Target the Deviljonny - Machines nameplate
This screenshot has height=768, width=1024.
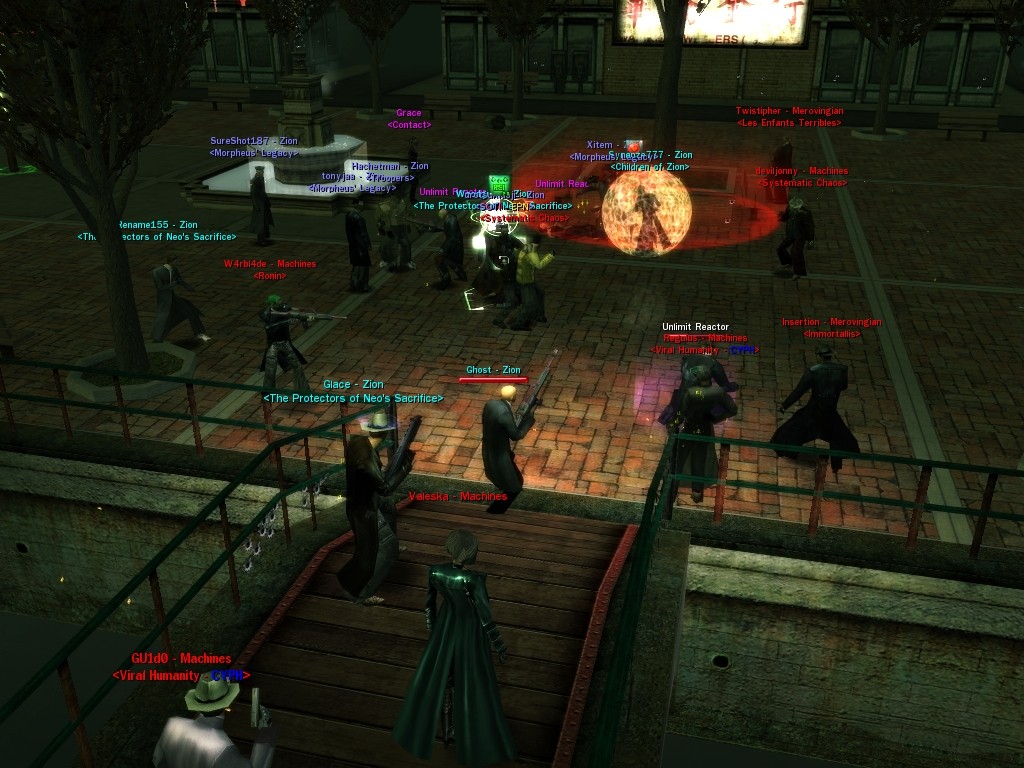tap(801, 171)
